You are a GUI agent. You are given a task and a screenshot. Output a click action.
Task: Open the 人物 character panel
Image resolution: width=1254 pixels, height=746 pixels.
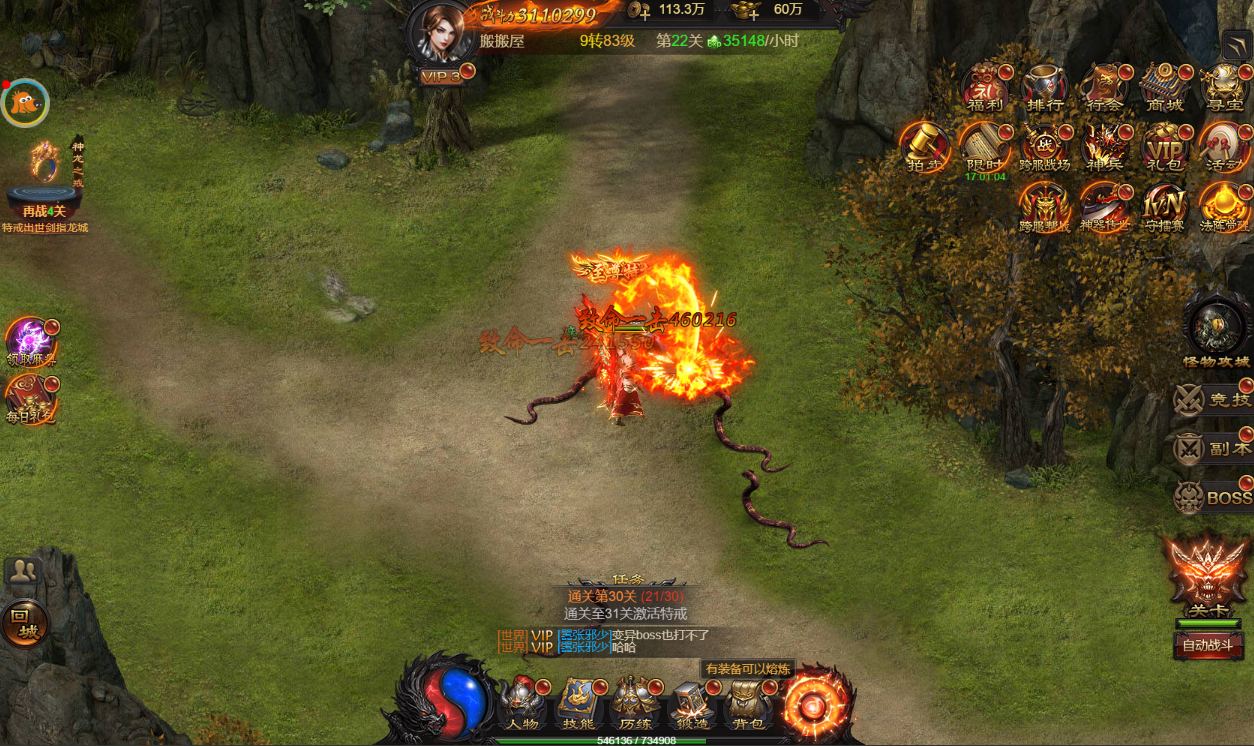[x=523, y=703]
